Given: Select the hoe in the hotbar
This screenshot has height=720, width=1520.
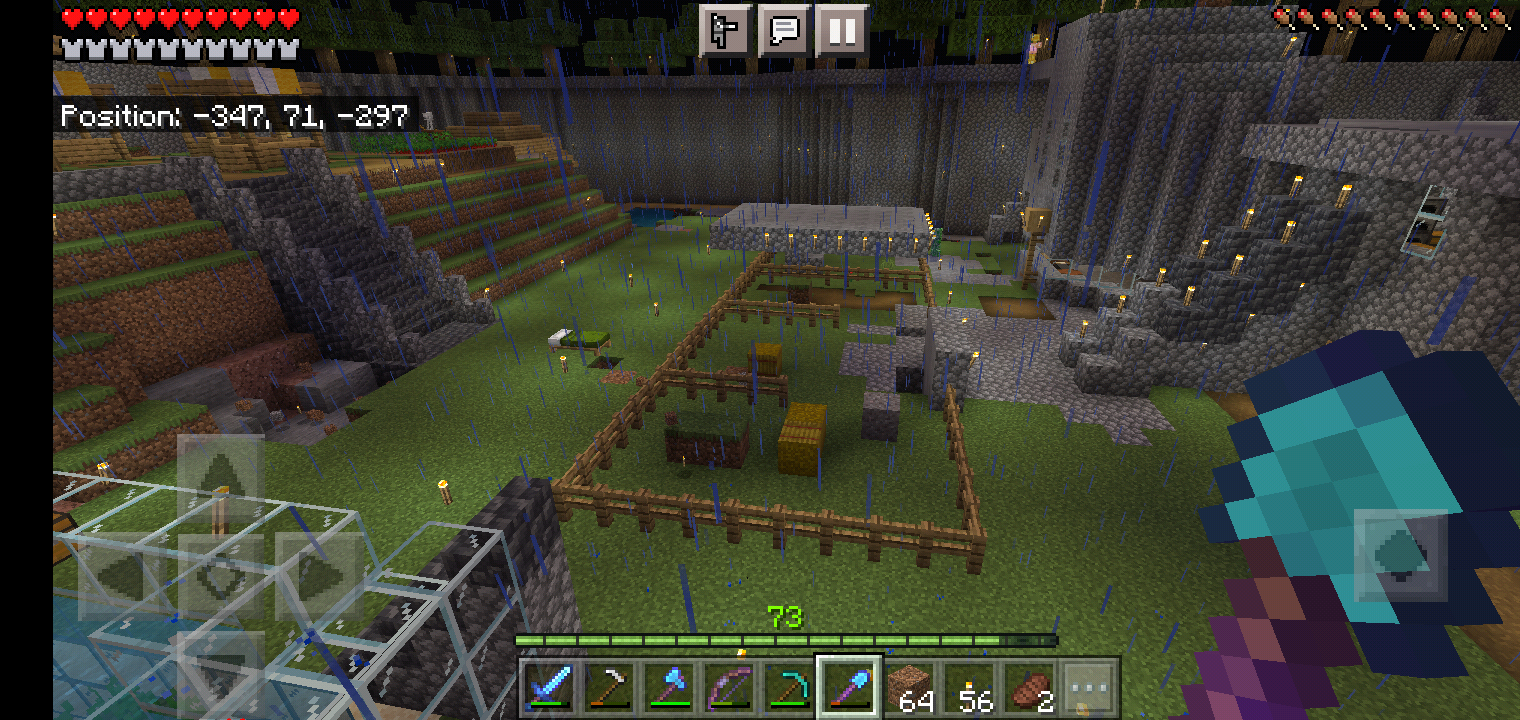Looking at the screenshot, I should click(x=608, y=687).
